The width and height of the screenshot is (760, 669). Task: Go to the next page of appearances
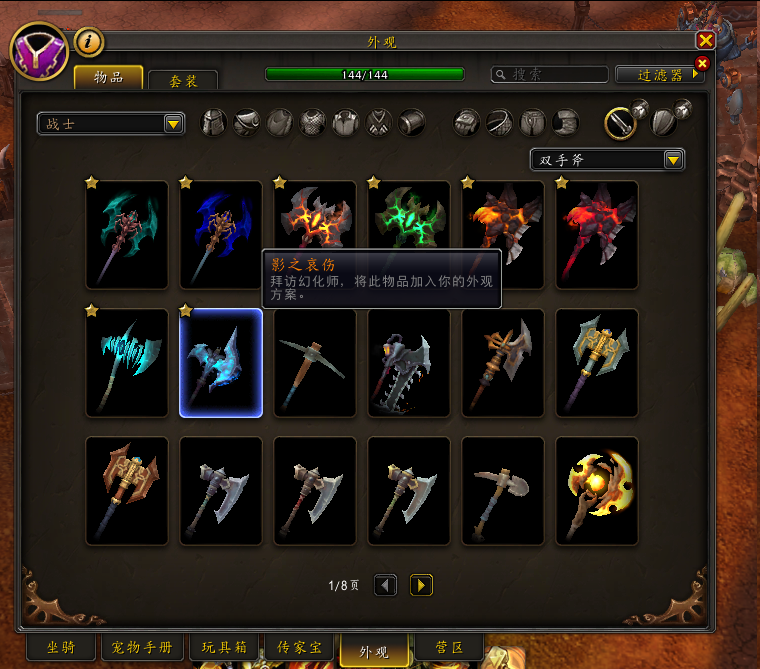(x=421, y=585)
